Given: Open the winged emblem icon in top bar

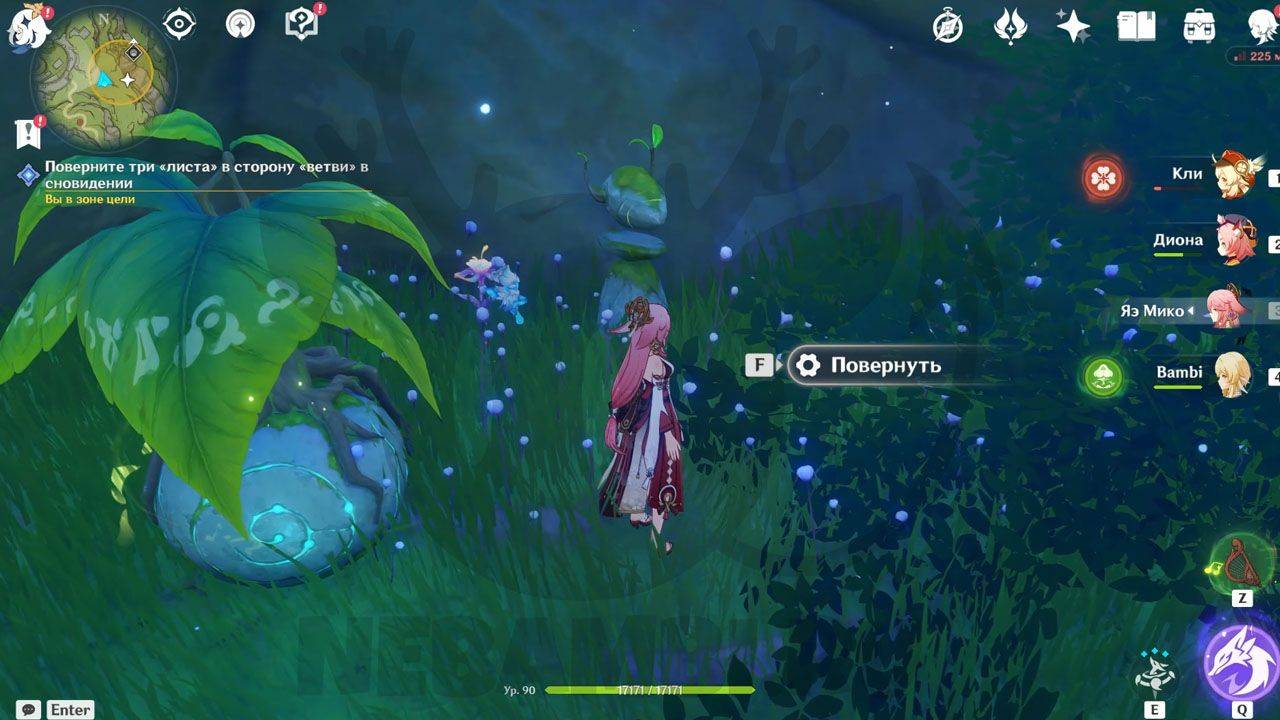Looking at the screenshot, I should point(1010,27).
